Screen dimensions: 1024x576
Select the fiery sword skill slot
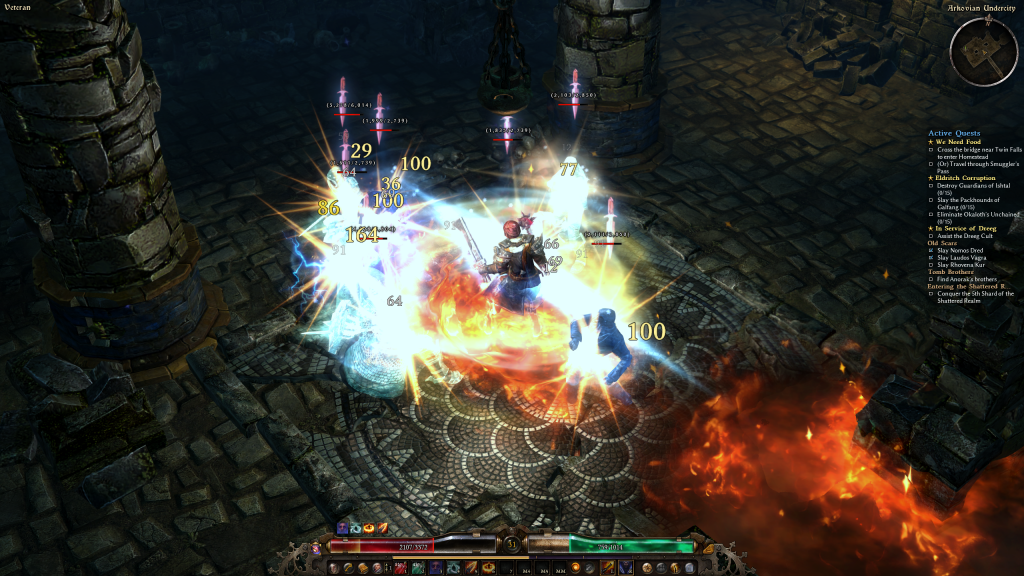[x=607, y=568]
